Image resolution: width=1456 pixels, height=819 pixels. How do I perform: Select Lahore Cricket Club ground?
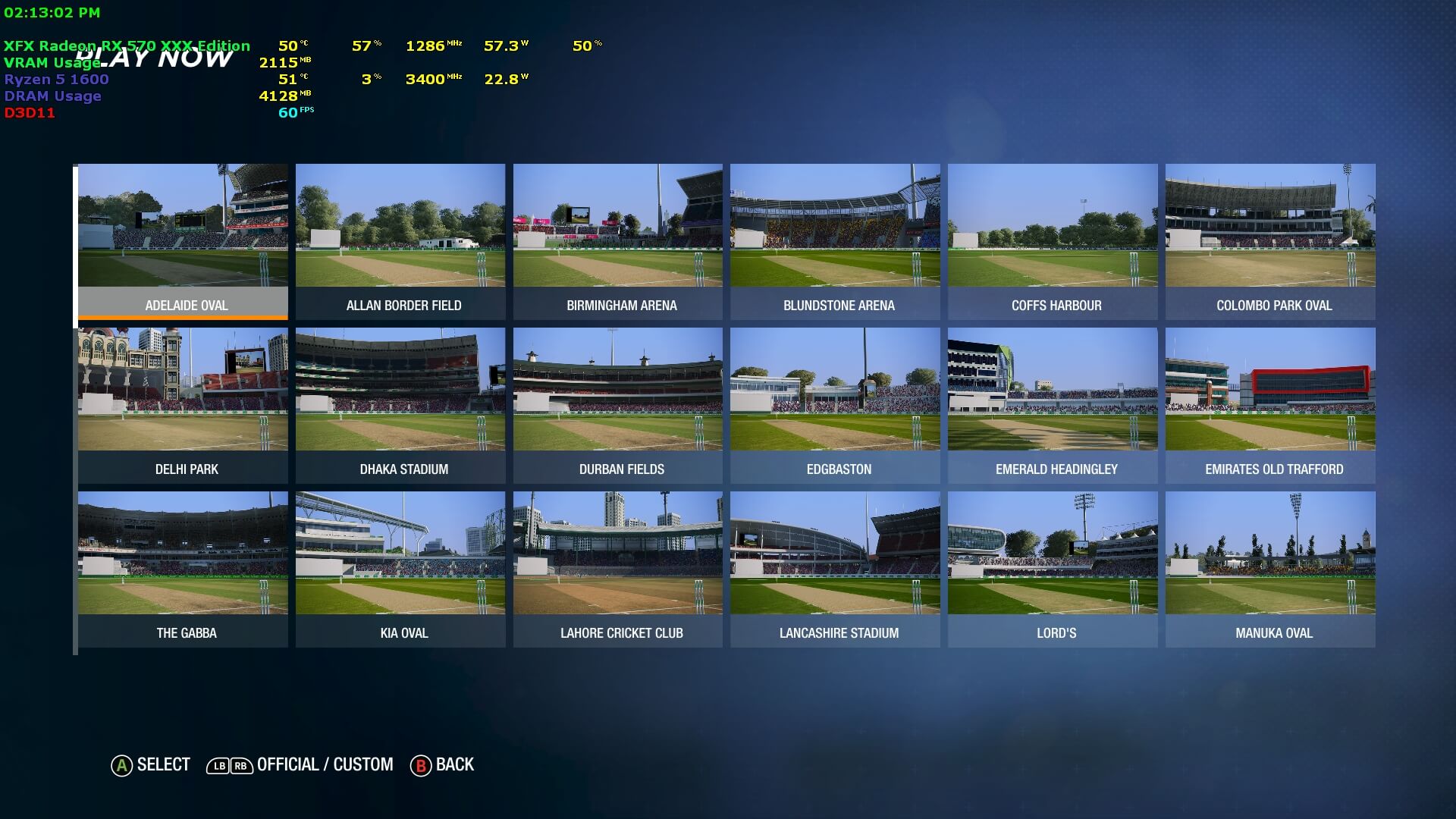point(618,569)
